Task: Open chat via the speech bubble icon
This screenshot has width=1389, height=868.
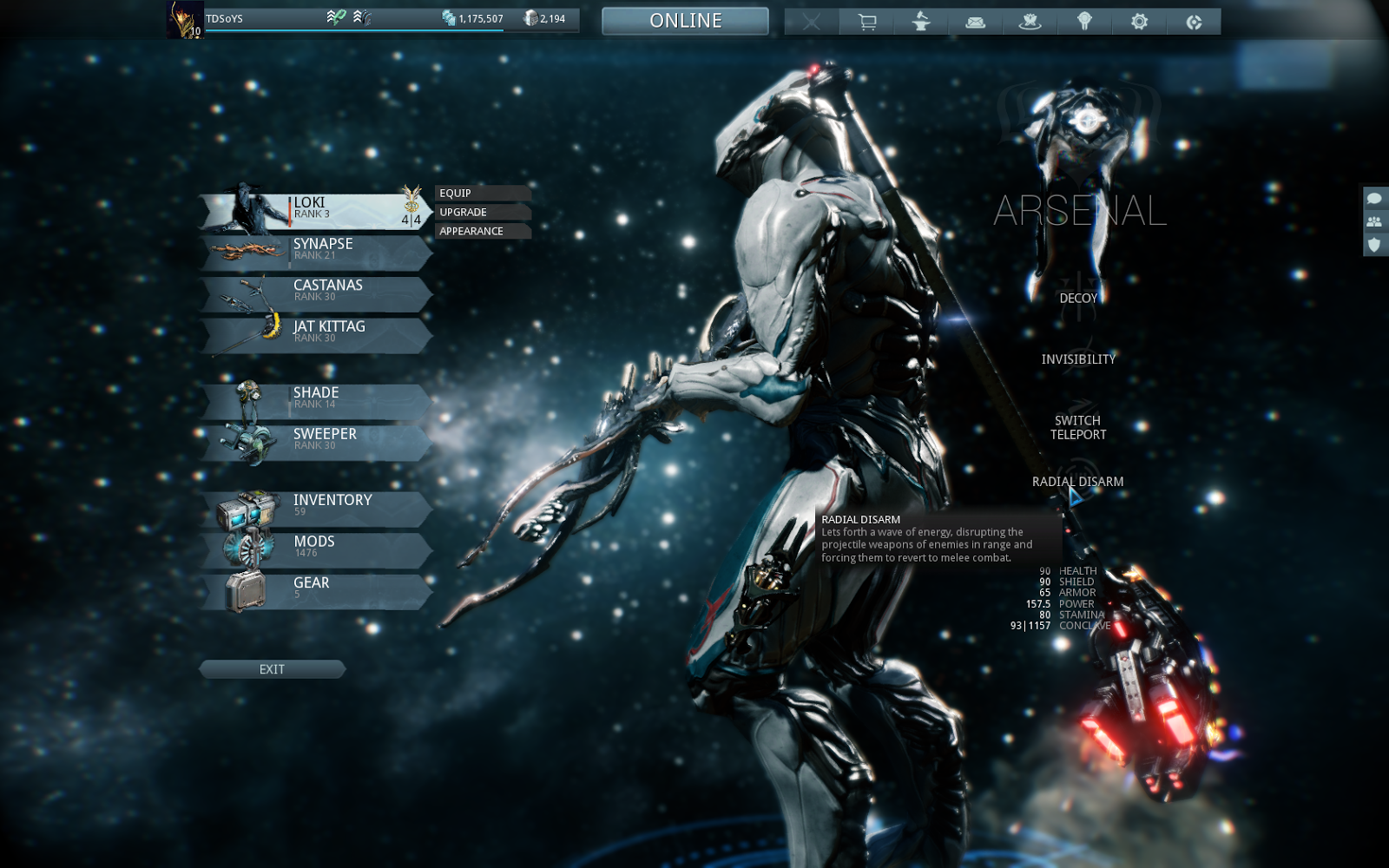Action: [1375, 201]
